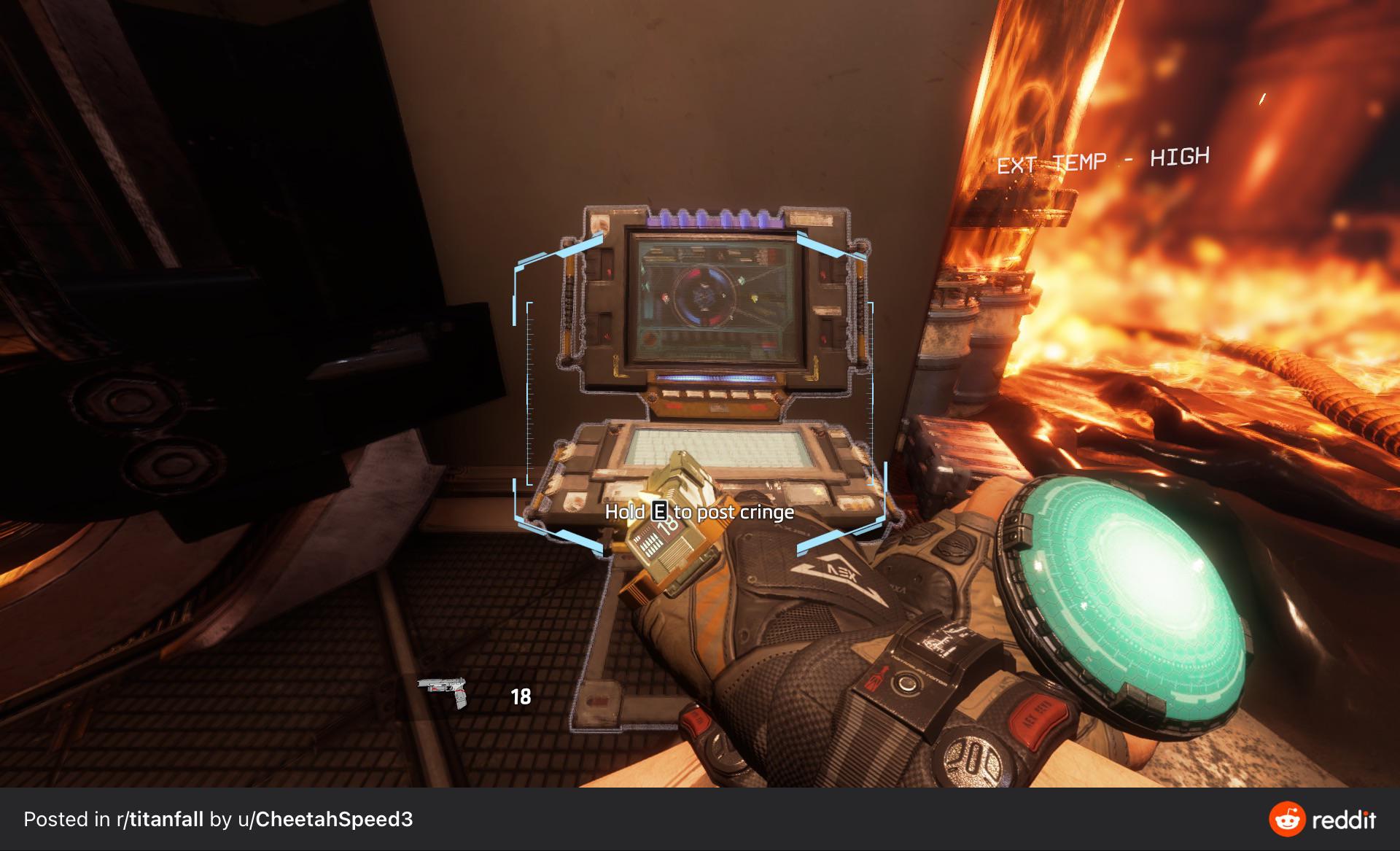Screen dimensions: 1400x851
Task: Click the leftmost function key below the monitor
Action: tap(671, 395)
